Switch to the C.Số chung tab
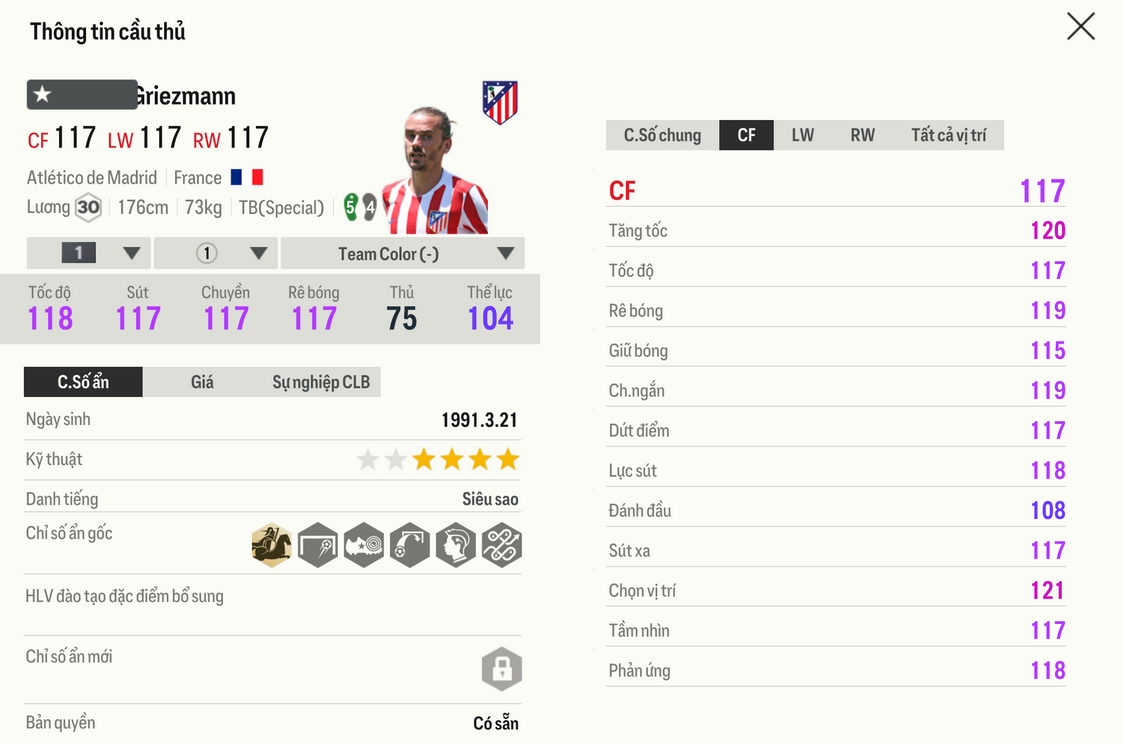Image resolution: width=1122 pixels, height=744 pixels. point(662,135)
